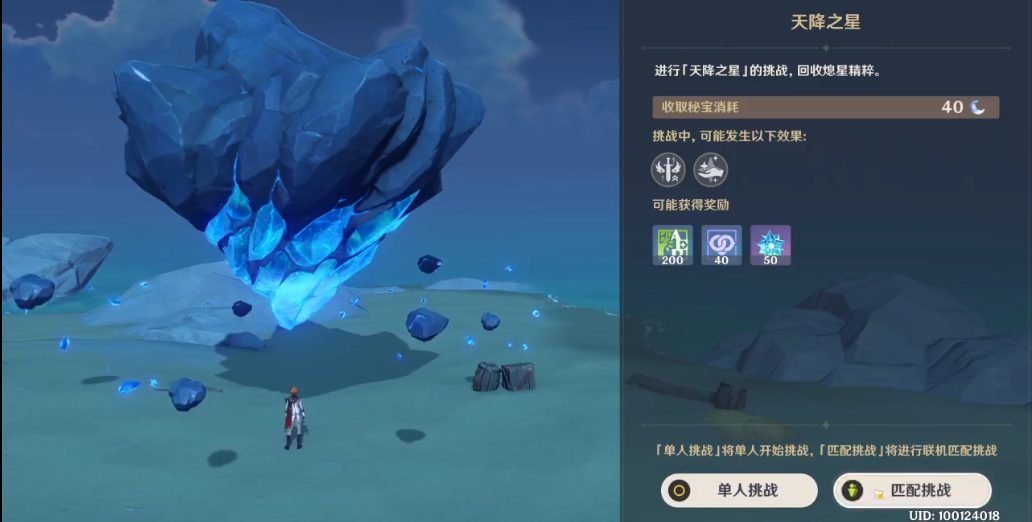Screen dimensions: 1032x522
Task: Open the purple star reward showing 50
Action: (770, 245)
